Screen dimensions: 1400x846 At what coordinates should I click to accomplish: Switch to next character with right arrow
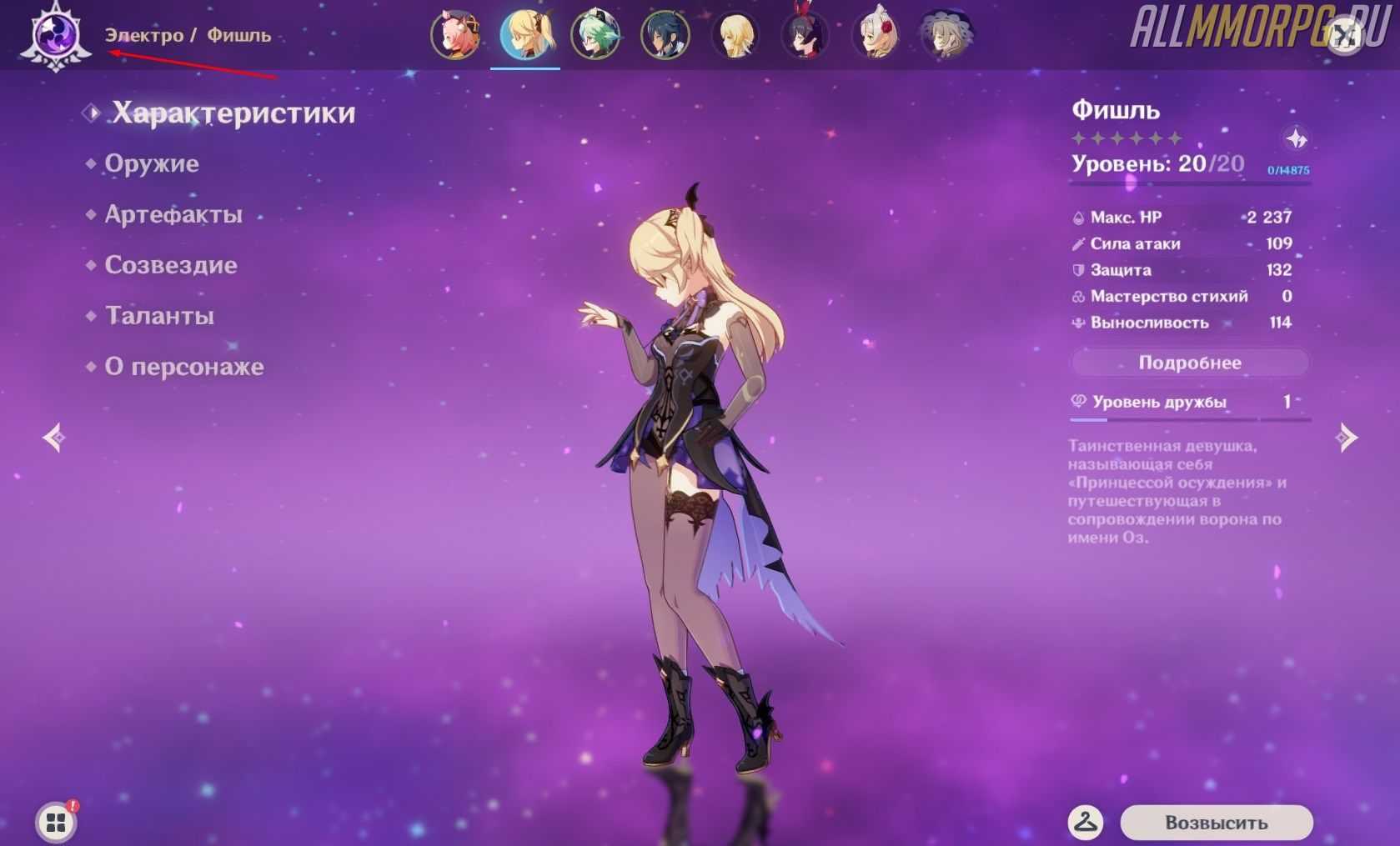tap(1346, 438)
